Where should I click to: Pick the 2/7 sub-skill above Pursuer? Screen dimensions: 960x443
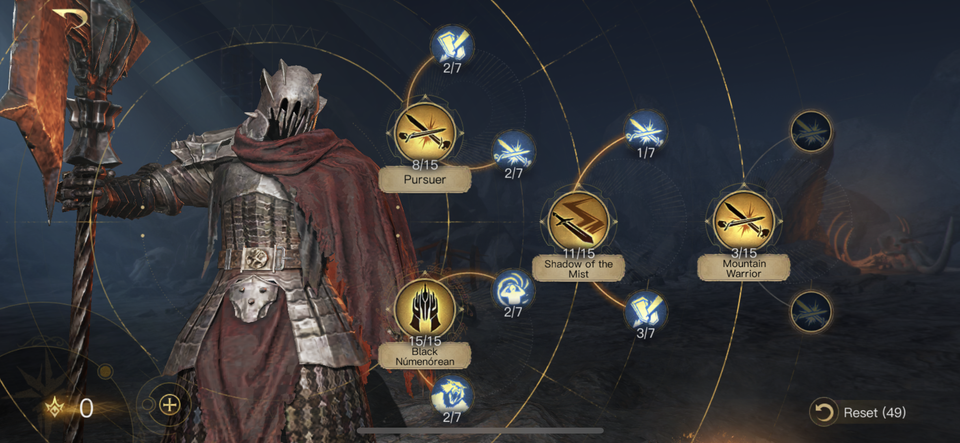[x=452, y=44]
